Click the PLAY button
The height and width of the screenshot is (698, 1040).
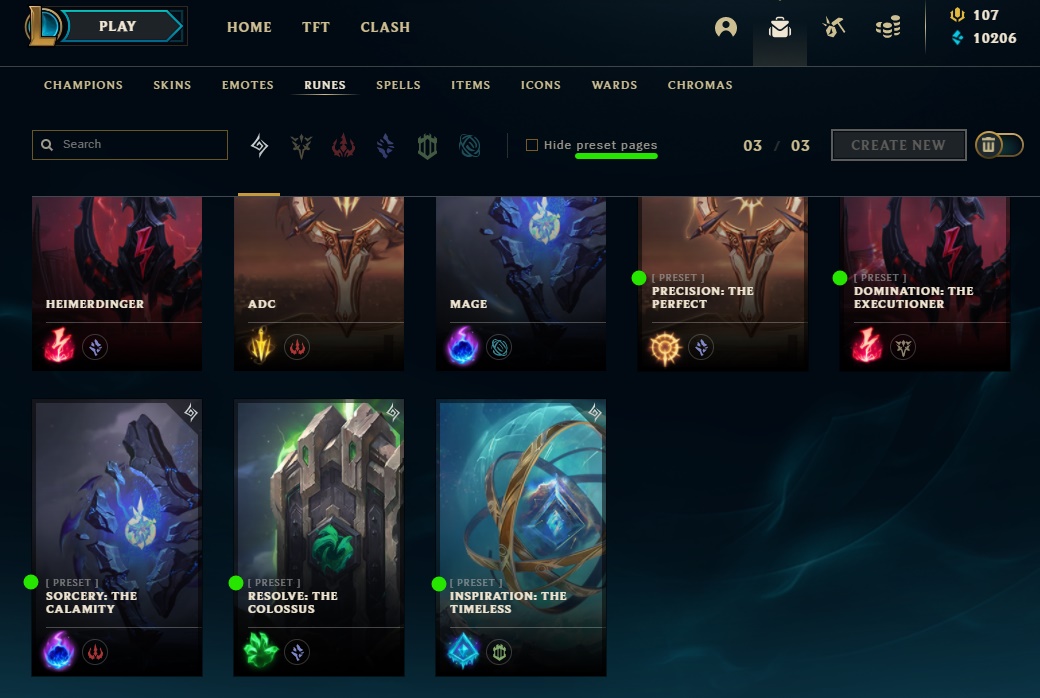pos(118,27)
